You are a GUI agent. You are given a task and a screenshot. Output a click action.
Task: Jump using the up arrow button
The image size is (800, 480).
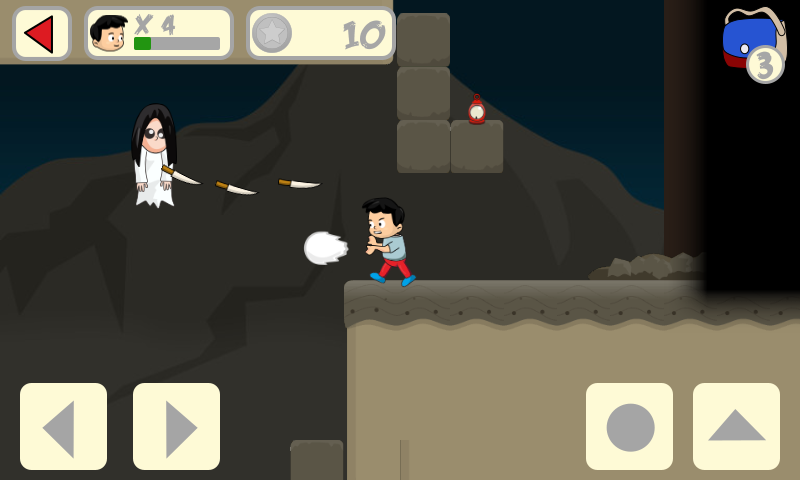tap(736, 427)
